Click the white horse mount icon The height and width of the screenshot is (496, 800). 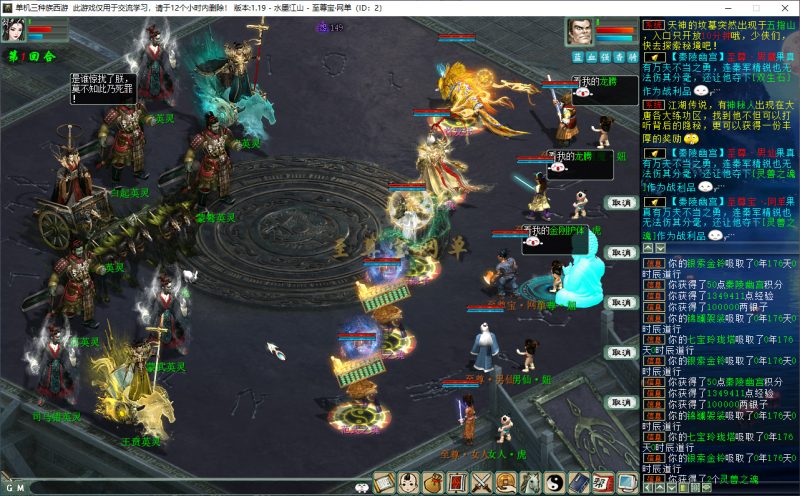(529, 482)
